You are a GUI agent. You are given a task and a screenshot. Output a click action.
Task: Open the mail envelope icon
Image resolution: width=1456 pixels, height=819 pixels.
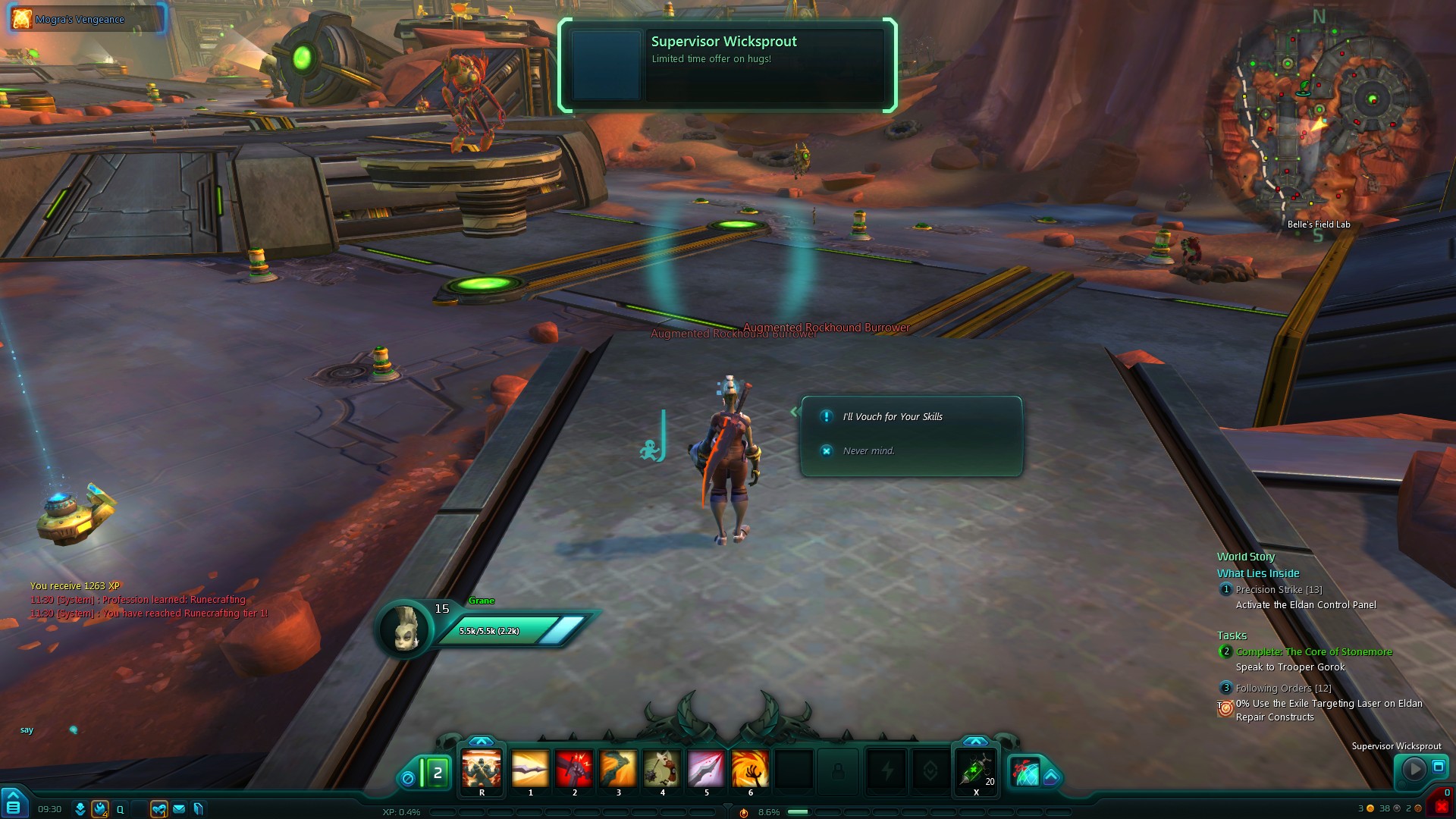click(179, 809)
